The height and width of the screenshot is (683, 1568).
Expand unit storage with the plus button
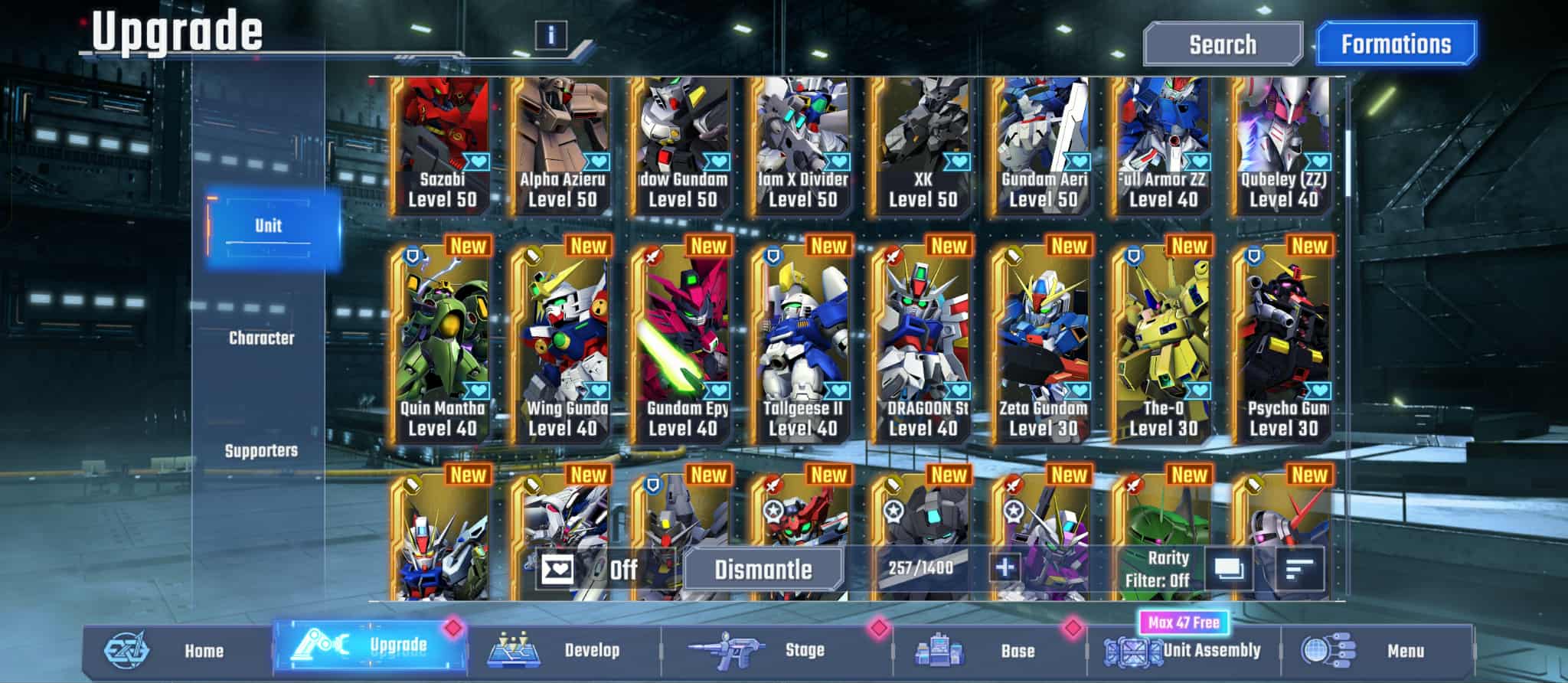[1004, 568]
